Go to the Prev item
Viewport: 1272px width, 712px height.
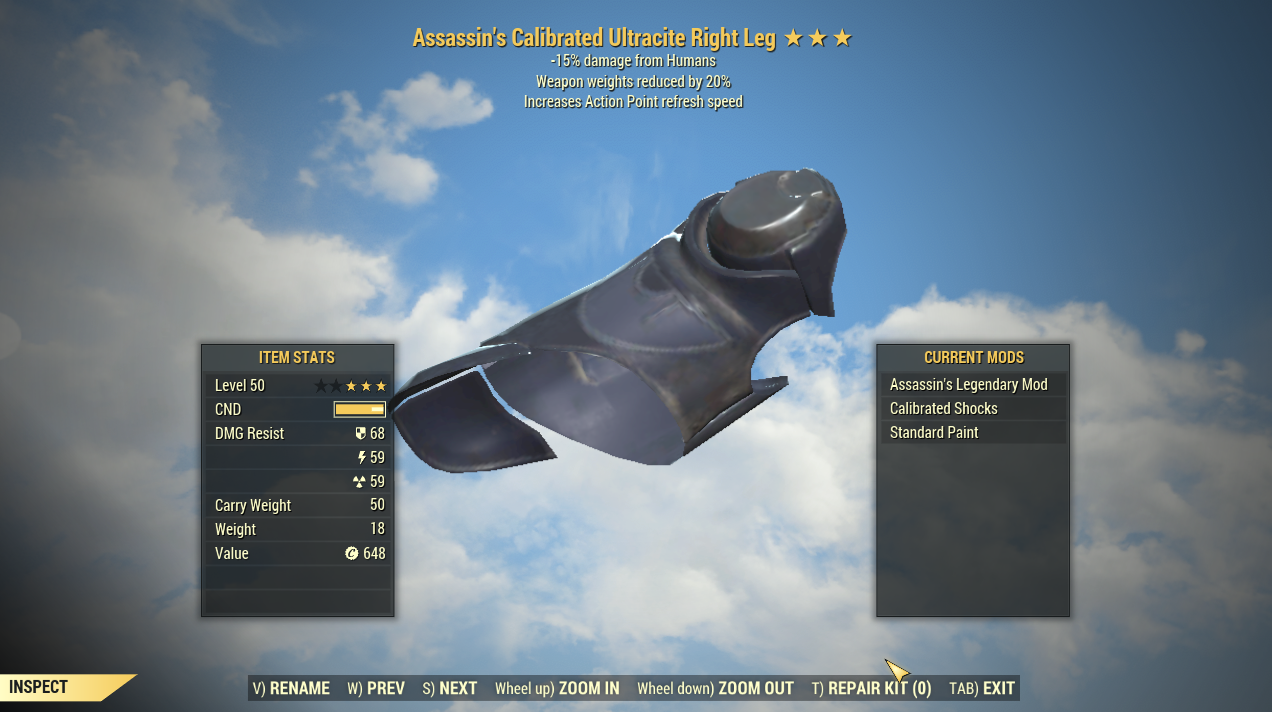point(376,688)
